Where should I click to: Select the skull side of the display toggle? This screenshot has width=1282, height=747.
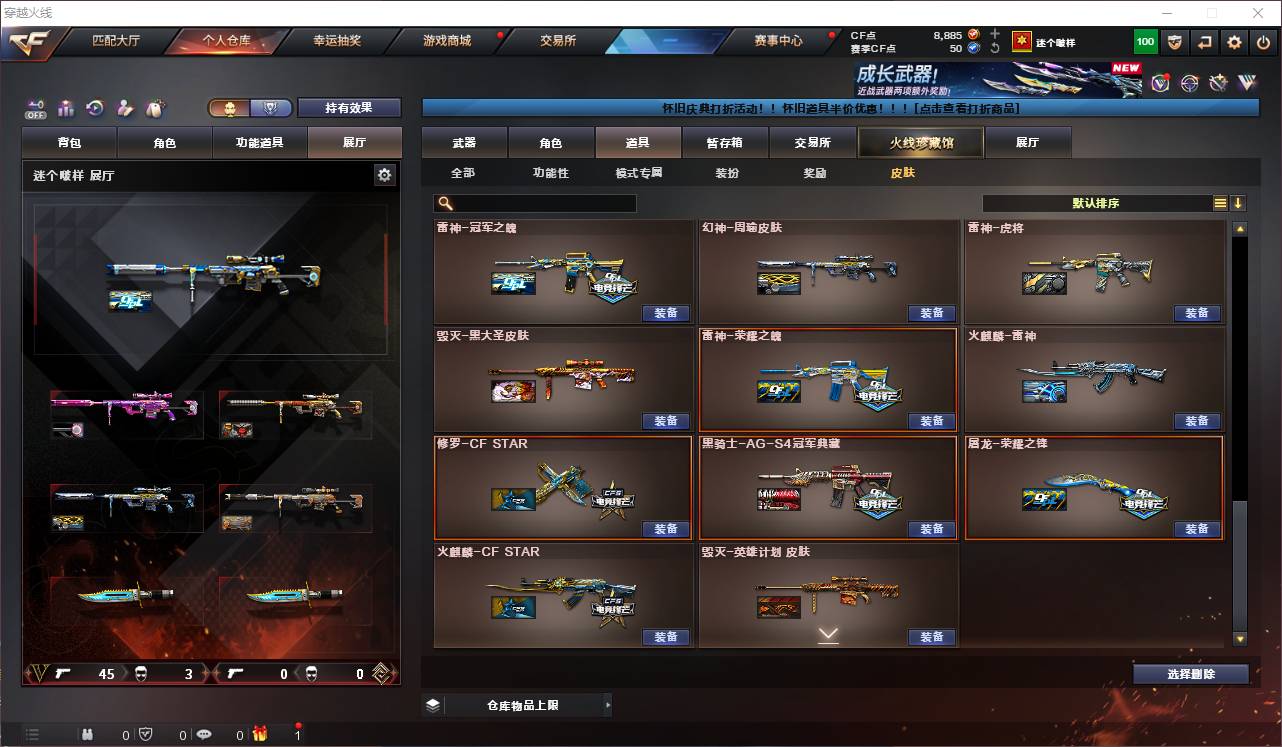(230, 108)
